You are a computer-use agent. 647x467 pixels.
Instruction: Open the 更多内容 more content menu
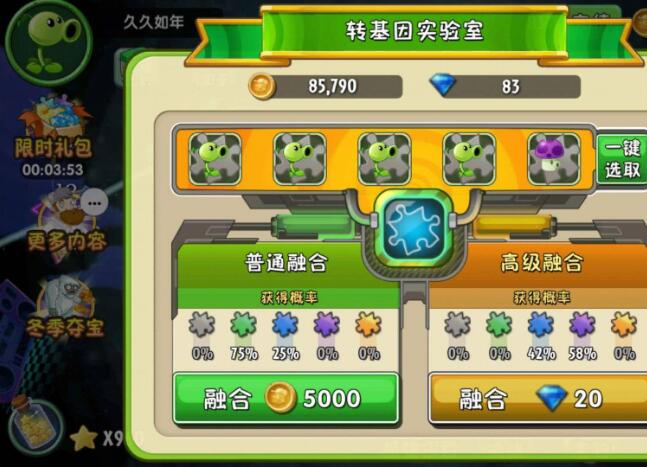point(66,220)
